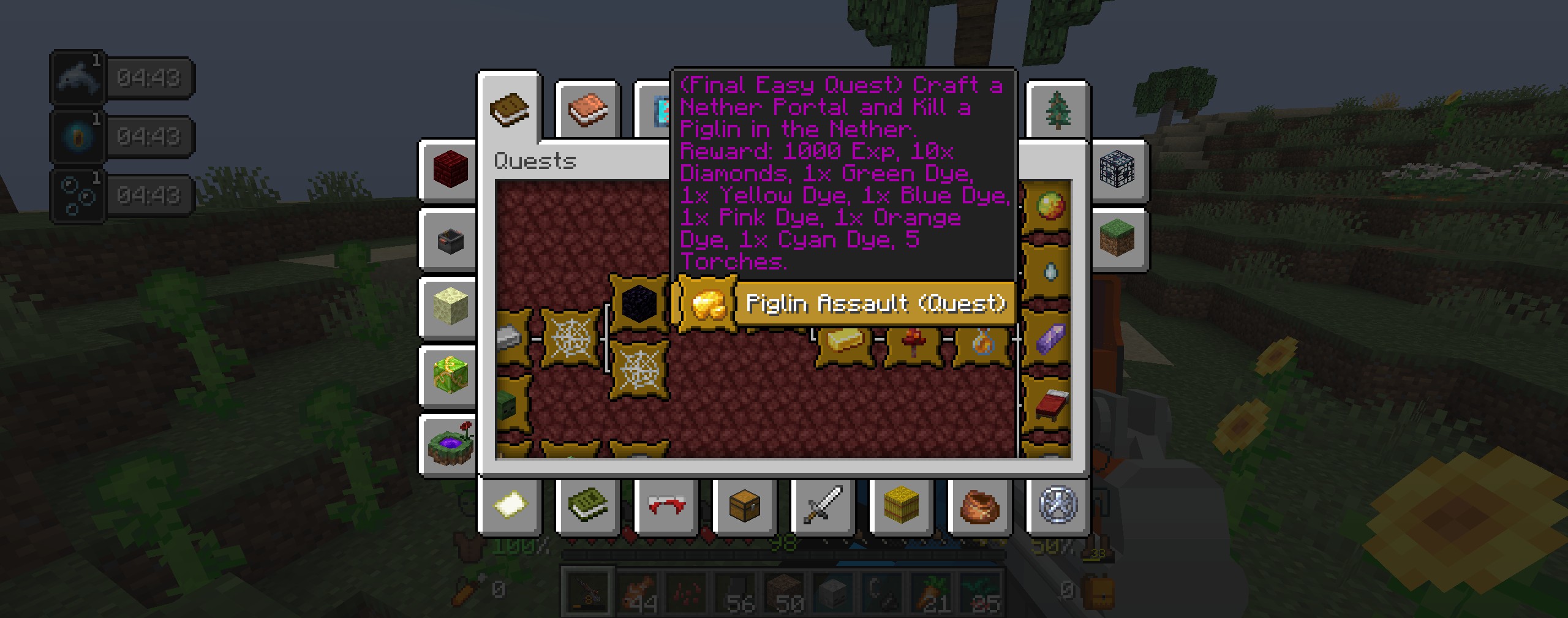Open the brown leather pouch tab

979,506
